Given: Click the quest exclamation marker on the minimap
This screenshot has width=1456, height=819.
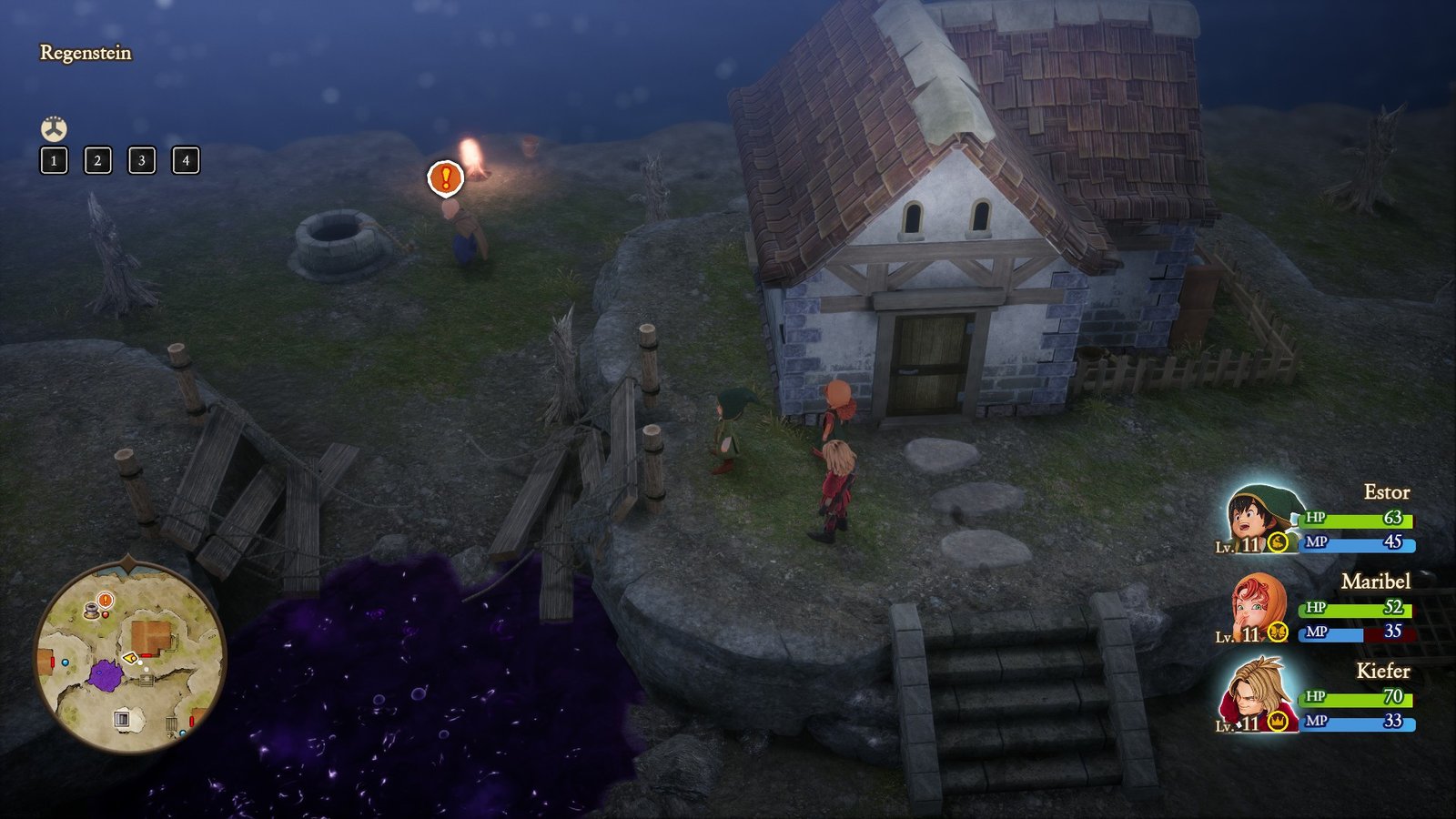Looking at the screenshot, I should pyautogui.click(x=105, y=600).
